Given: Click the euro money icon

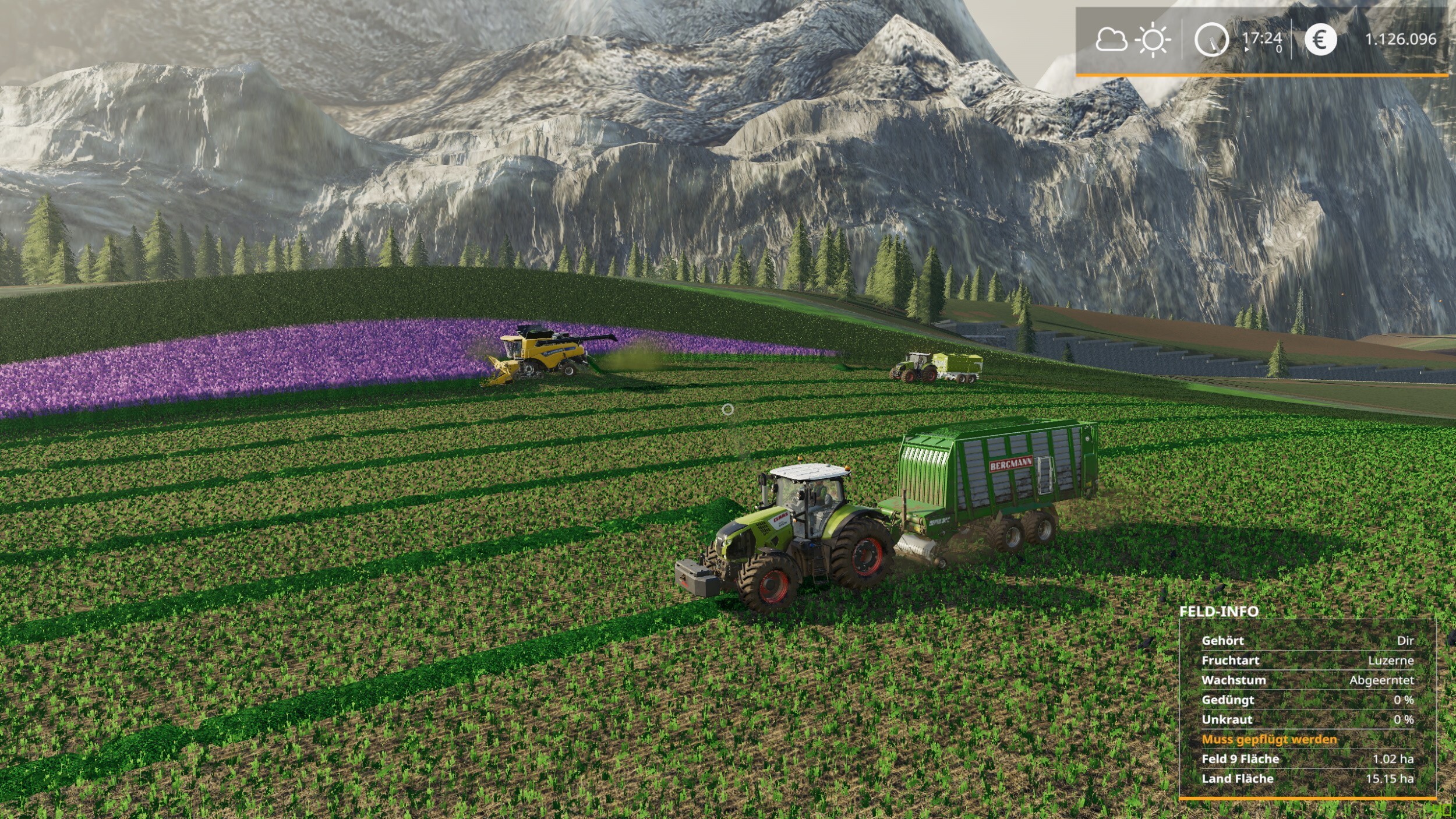Looking at the screenshot, I should pos(1320,40).
